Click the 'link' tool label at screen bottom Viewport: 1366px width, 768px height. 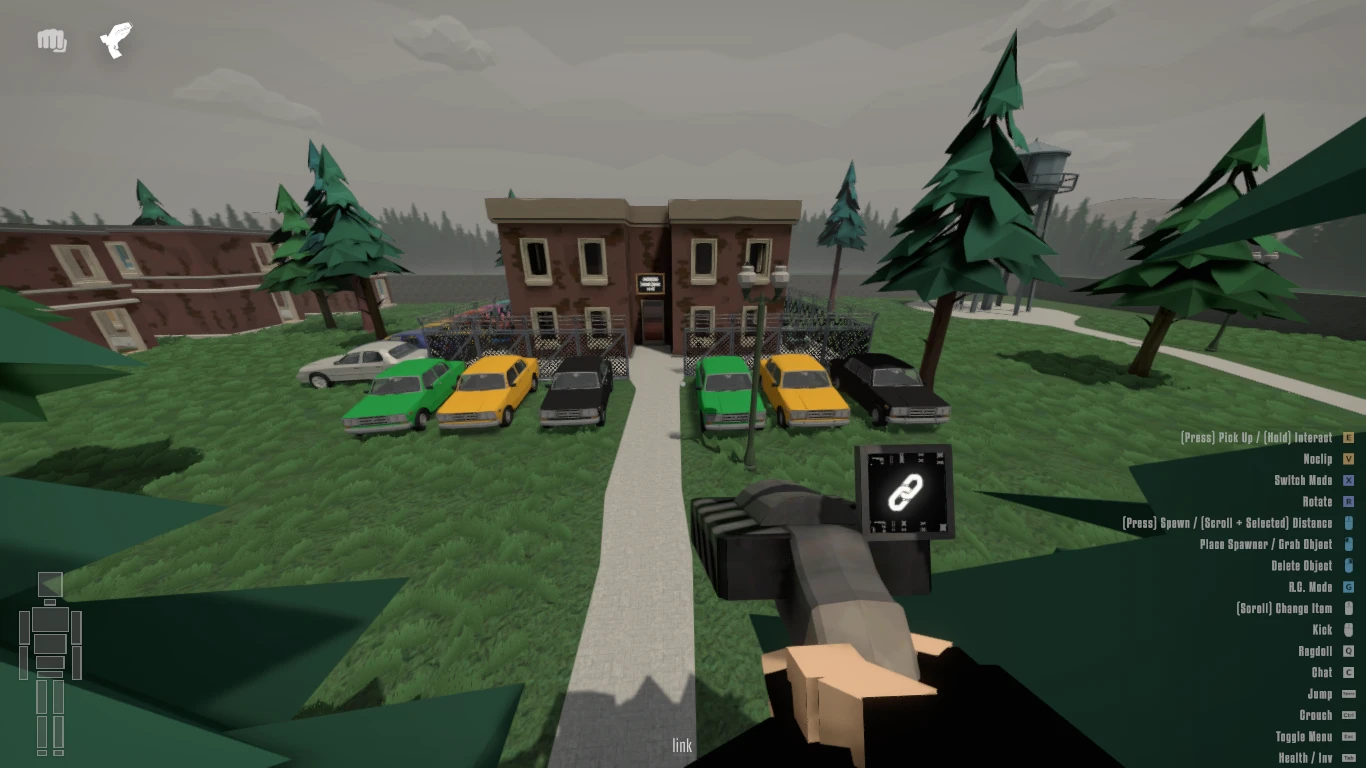683,745
